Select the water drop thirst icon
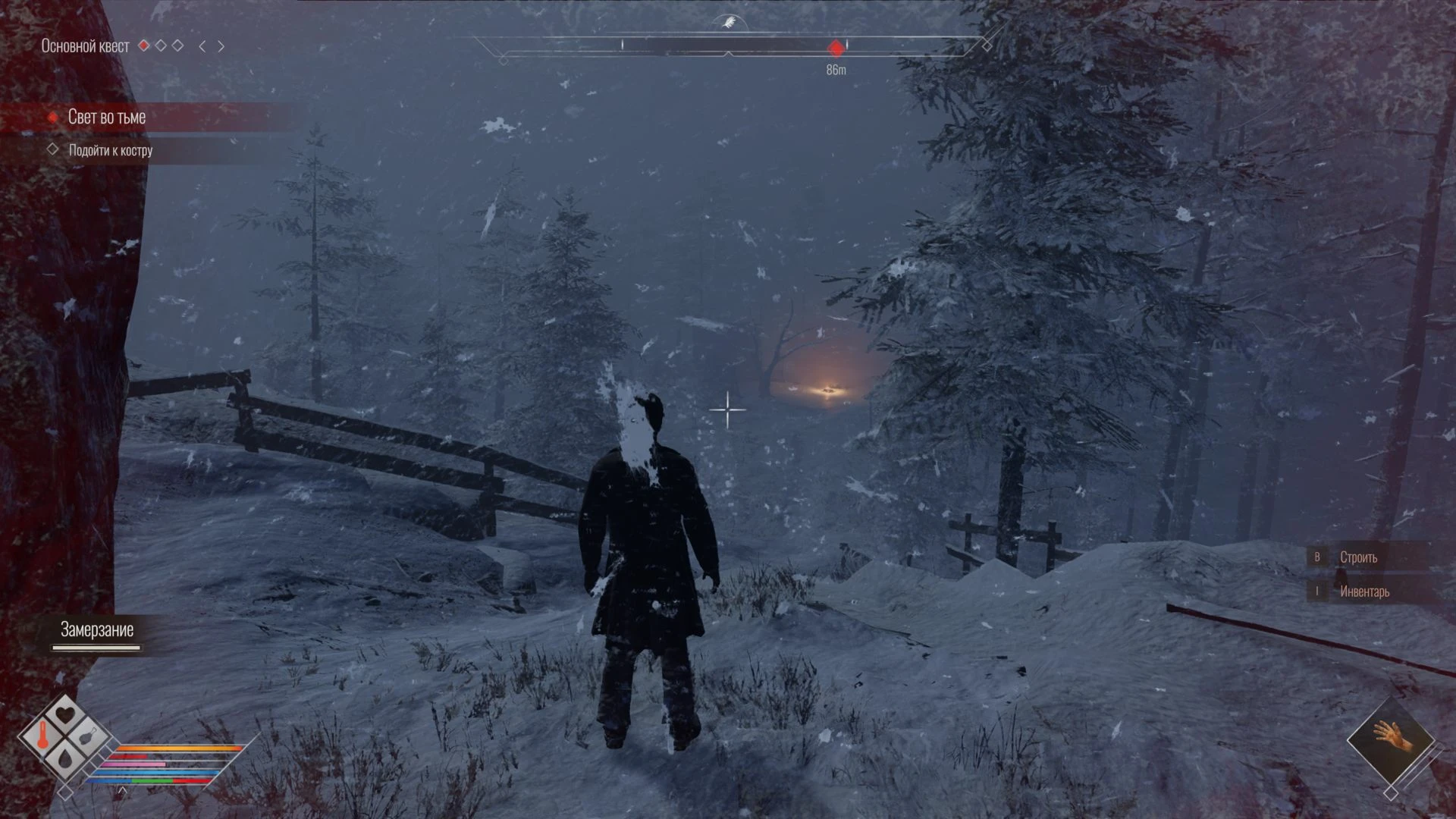The width and height of the screenshot is (1456, 819). click(x=65, y=755)
